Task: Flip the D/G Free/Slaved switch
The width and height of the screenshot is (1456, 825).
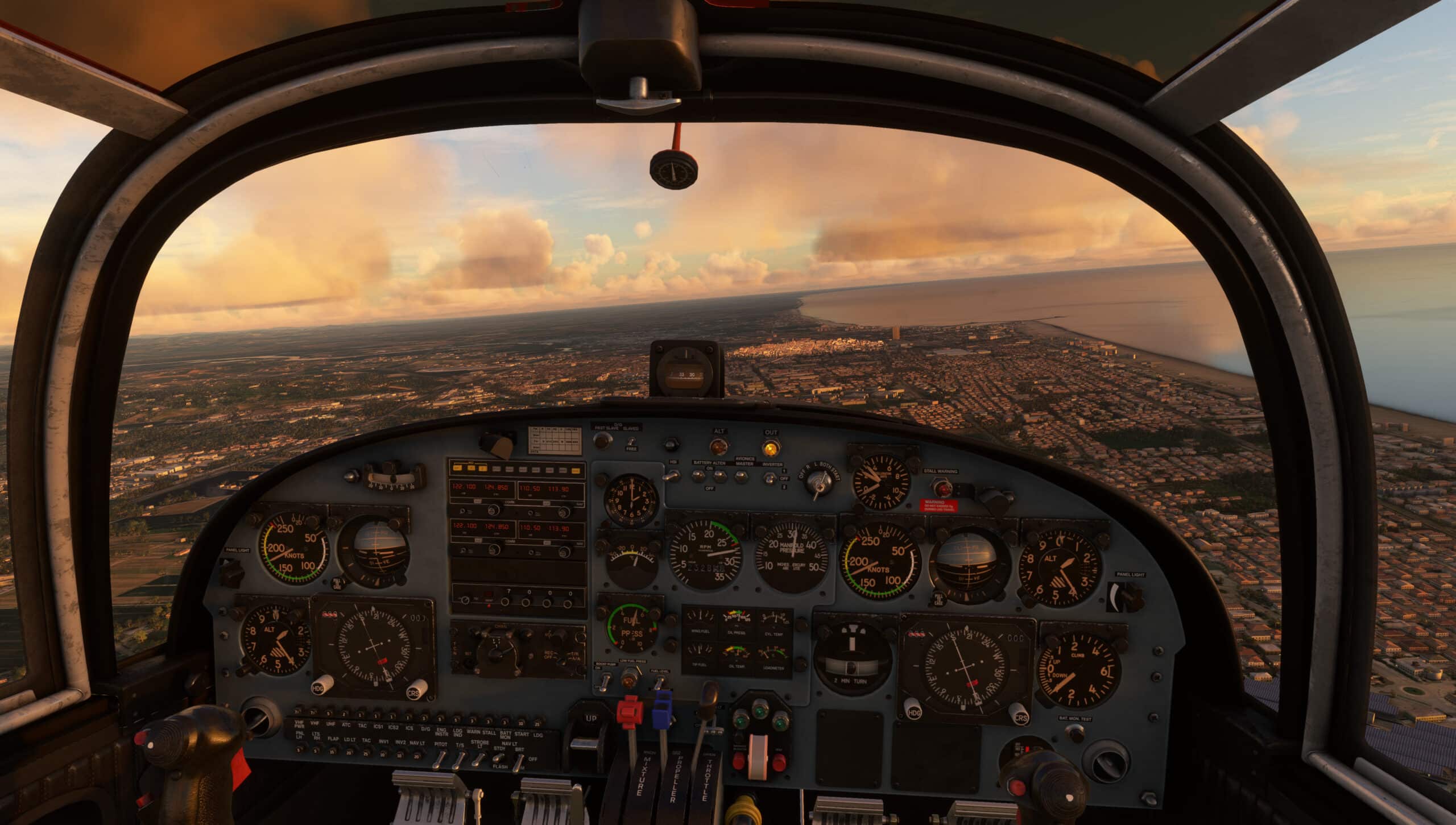Action: pyautogui.click(x=631, y=440)
